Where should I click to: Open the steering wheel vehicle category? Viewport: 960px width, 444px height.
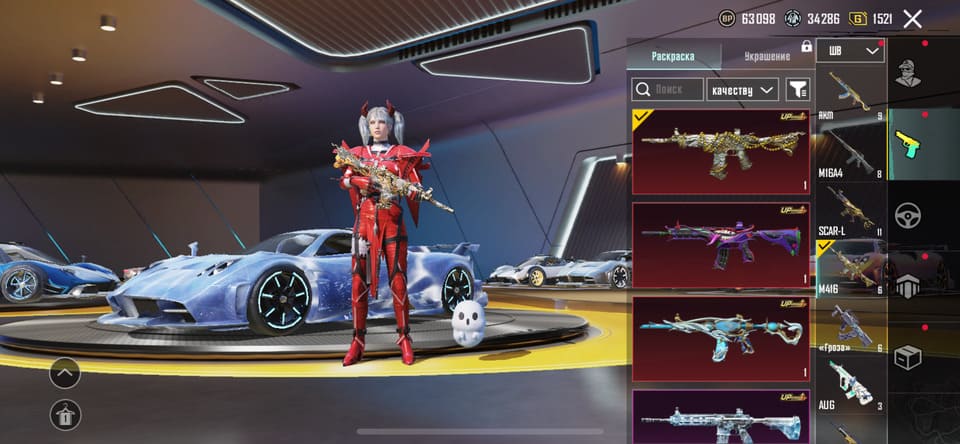pos(907,215)
